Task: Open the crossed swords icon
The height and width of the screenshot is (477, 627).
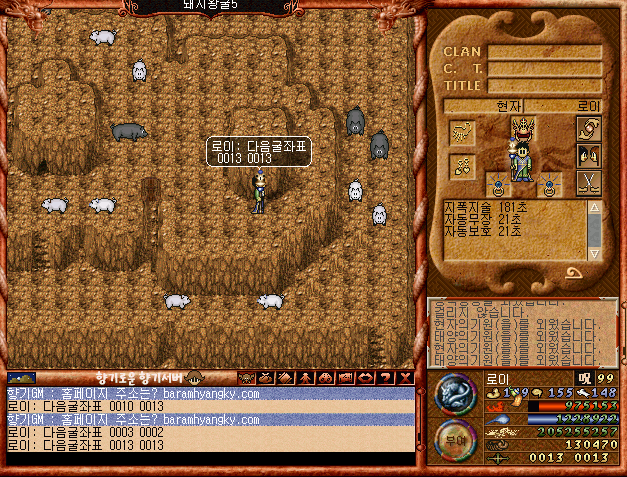Action: coord(588,182)
